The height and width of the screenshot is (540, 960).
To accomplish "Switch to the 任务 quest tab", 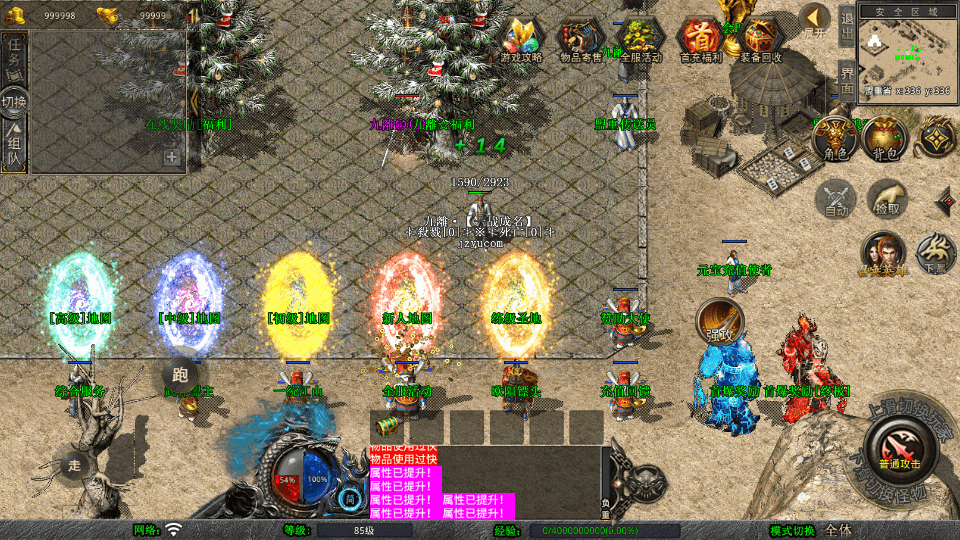I will pyautogui.click(x=15, y=57).
